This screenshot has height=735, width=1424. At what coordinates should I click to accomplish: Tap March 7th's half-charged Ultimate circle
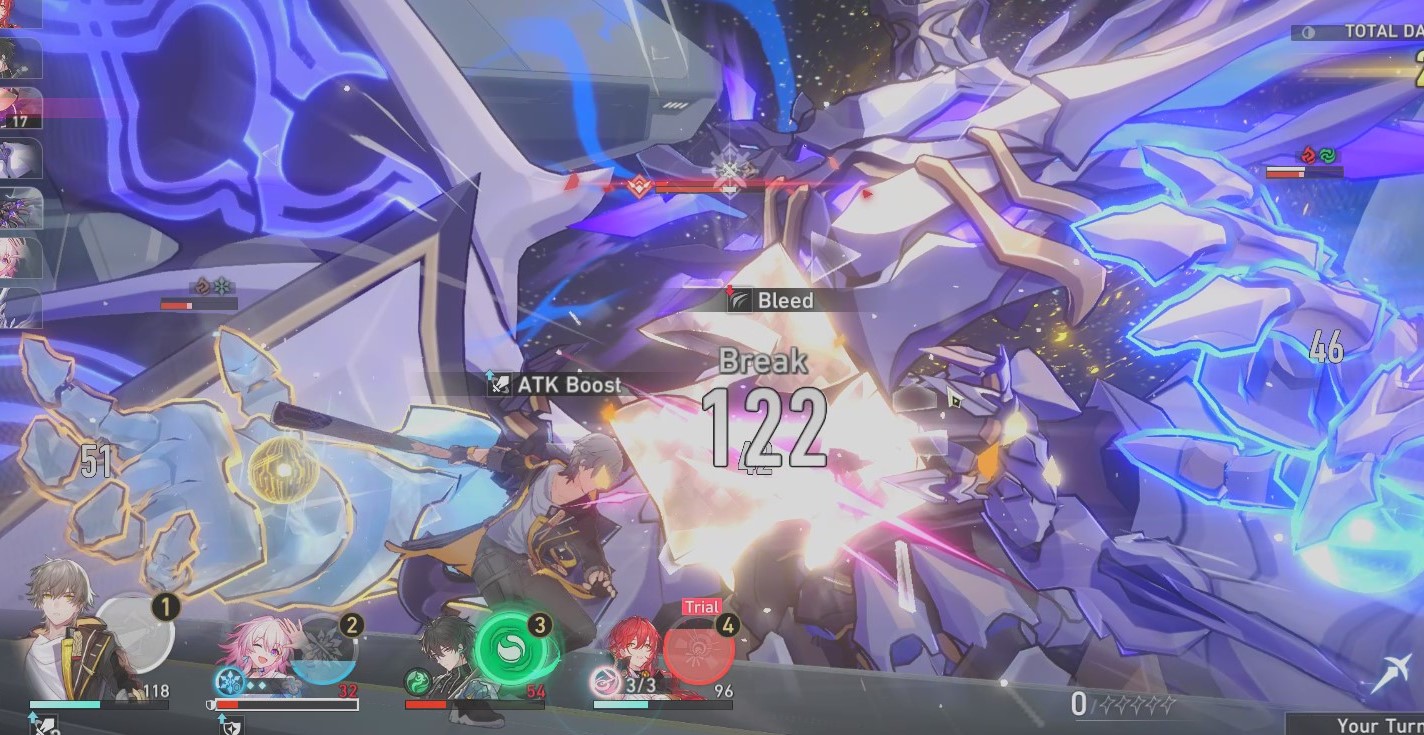(323, 651)
